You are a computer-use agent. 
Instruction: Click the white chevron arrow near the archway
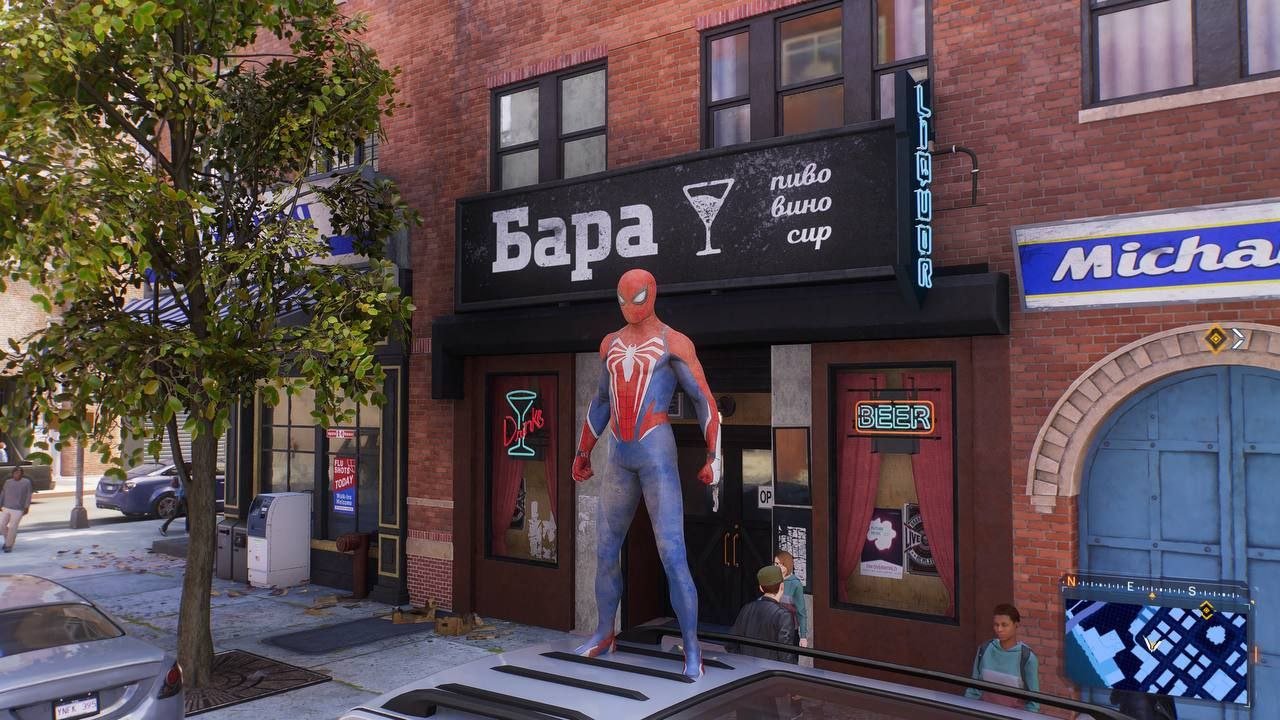[x=1239, y=339]
